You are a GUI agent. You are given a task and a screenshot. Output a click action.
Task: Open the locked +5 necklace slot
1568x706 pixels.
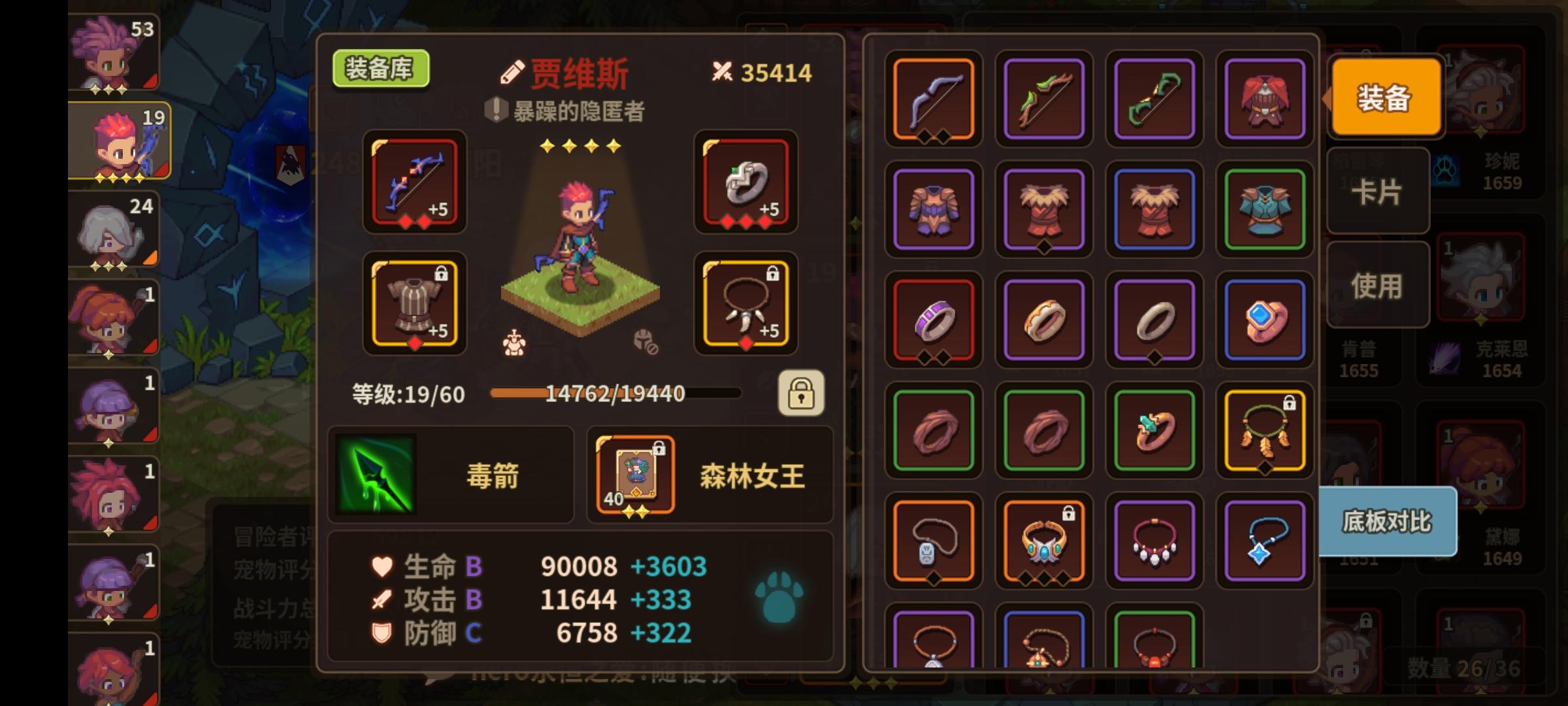pos(745,304)
